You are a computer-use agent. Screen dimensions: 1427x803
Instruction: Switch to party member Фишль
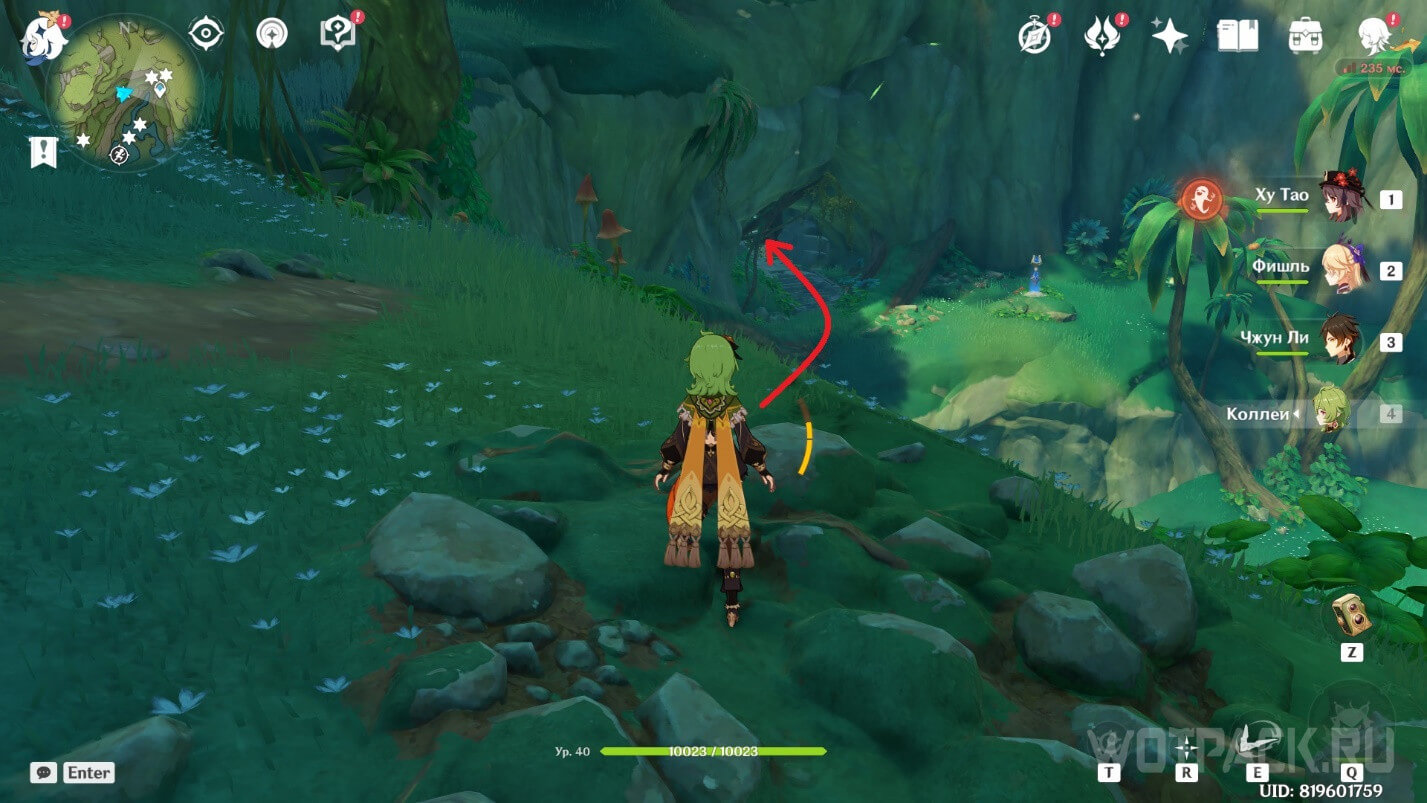point(1338,269)
